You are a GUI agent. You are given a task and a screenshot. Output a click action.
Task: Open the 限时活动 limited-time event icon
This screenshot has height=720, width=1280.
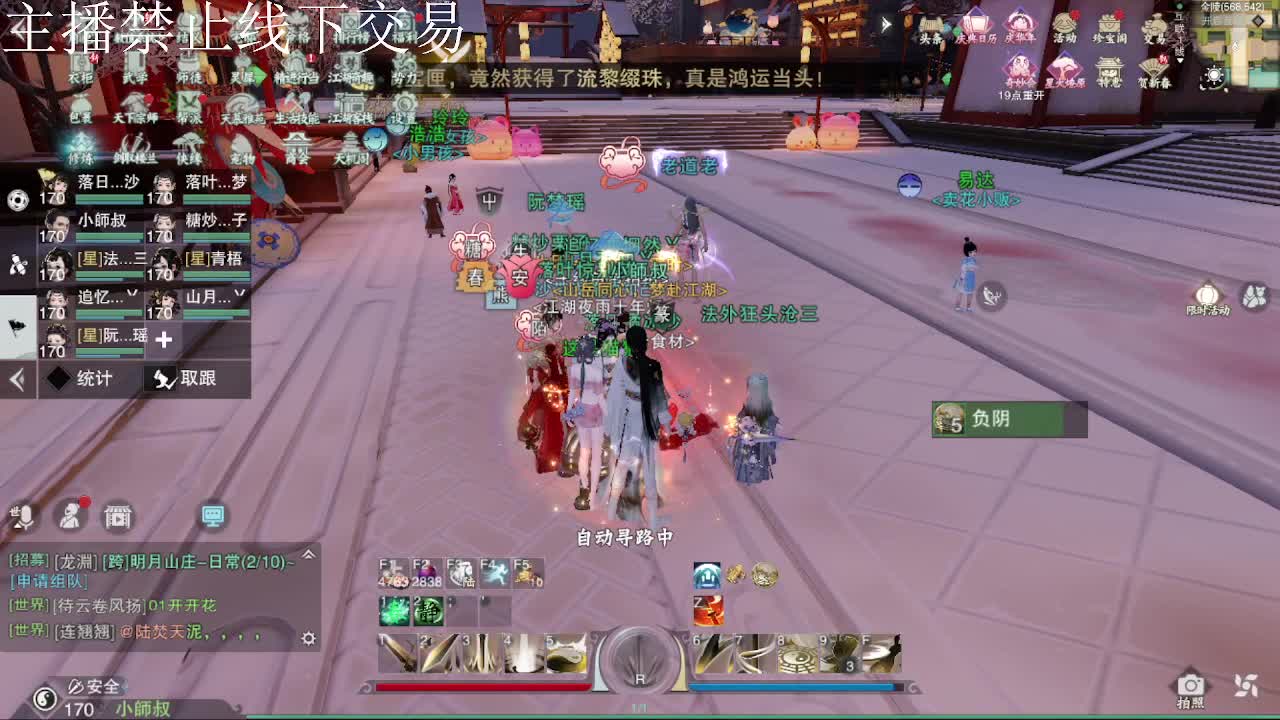pos(1207,295)
